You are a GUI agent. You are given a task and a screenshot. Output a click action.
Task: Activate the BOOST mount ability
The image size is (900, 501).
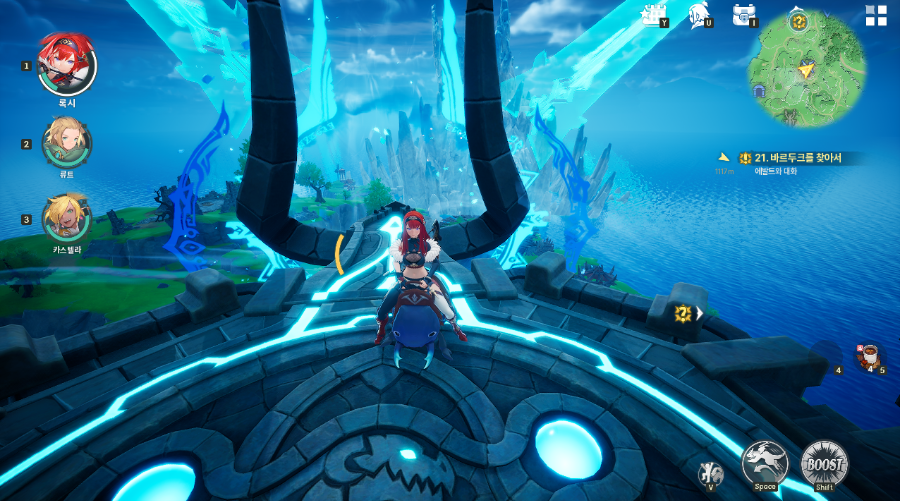(824, 464)
